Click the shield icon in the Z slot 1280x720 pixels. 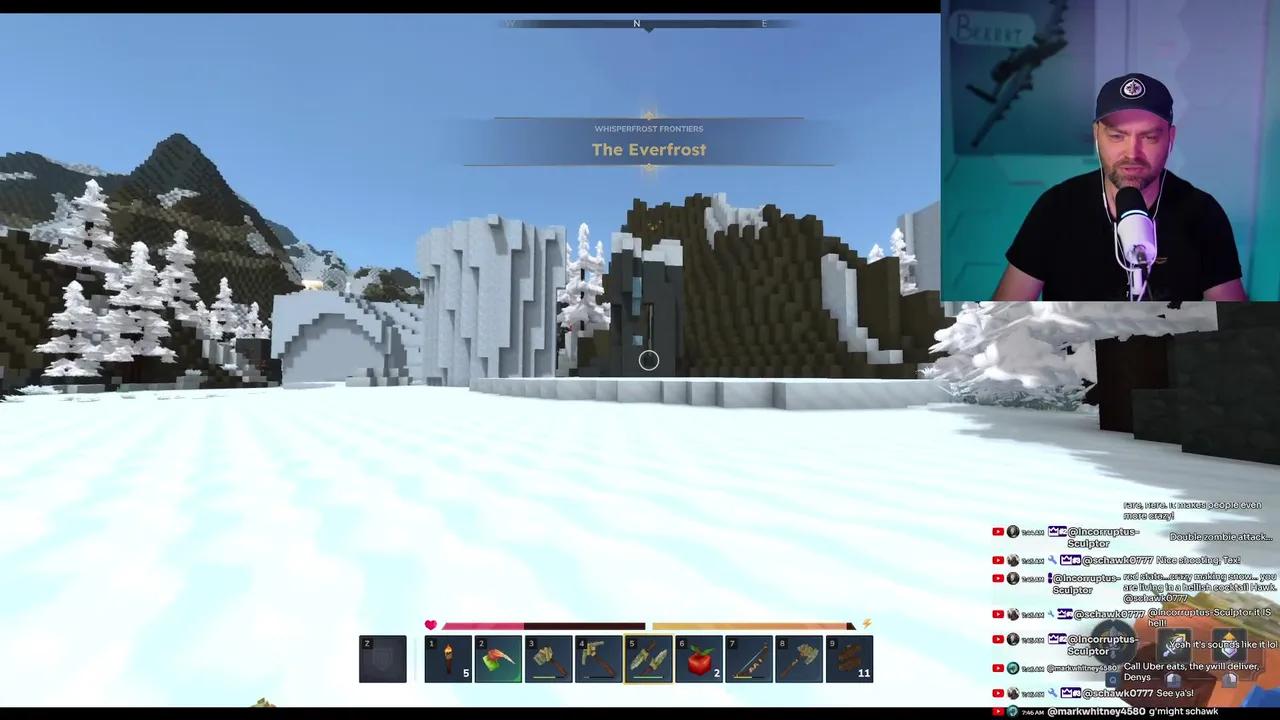(383, 658)
